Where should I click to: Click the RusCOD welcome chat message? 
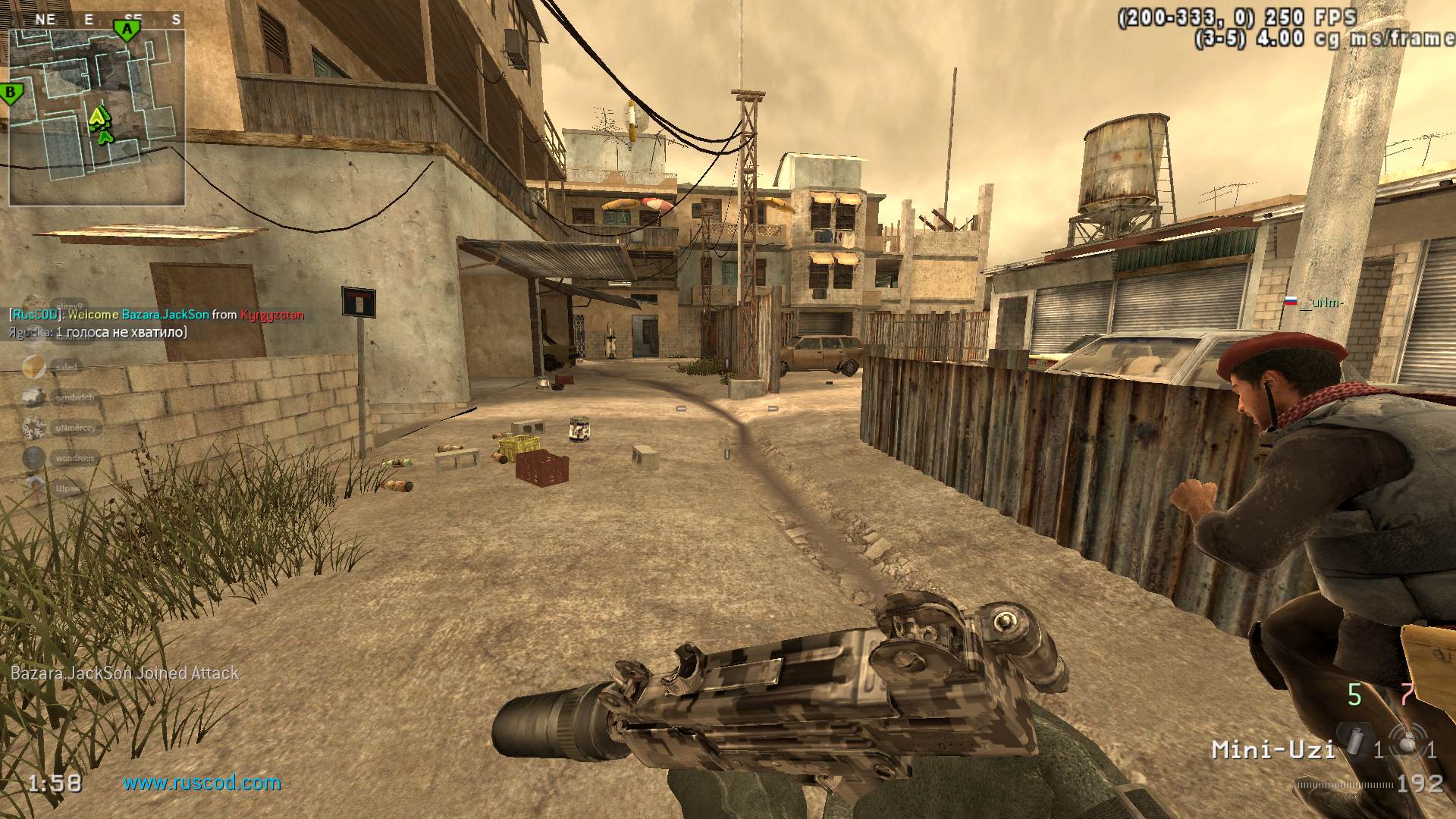(156, 315)
